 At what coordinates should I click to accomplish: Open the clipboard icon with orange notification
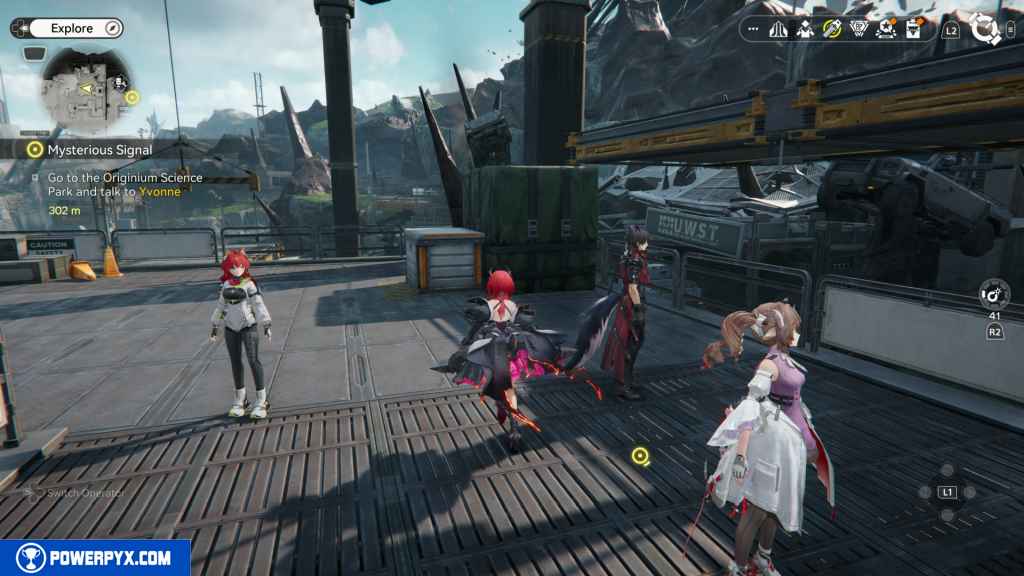tap(913, 30)
